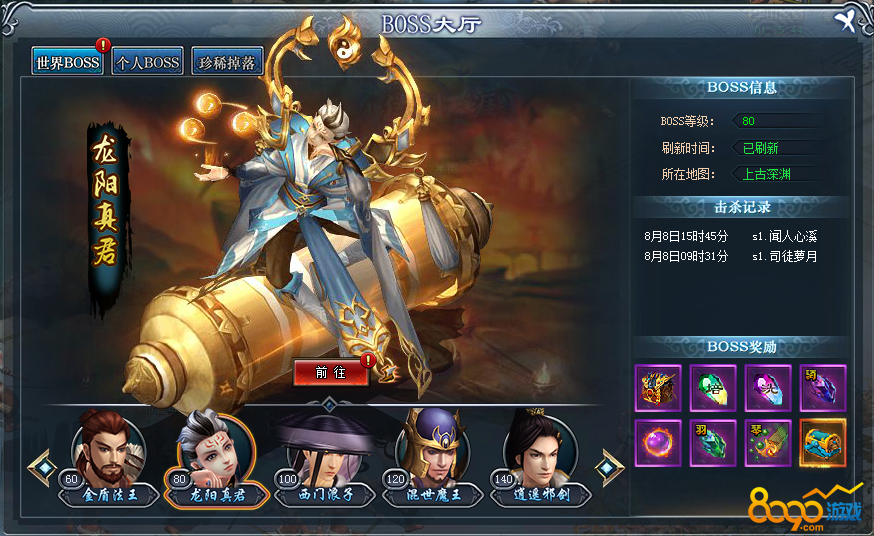Choose the level 80 boss 龙阳真君
The width and height of the screenshot is (874, 536).
pos(215,453)
